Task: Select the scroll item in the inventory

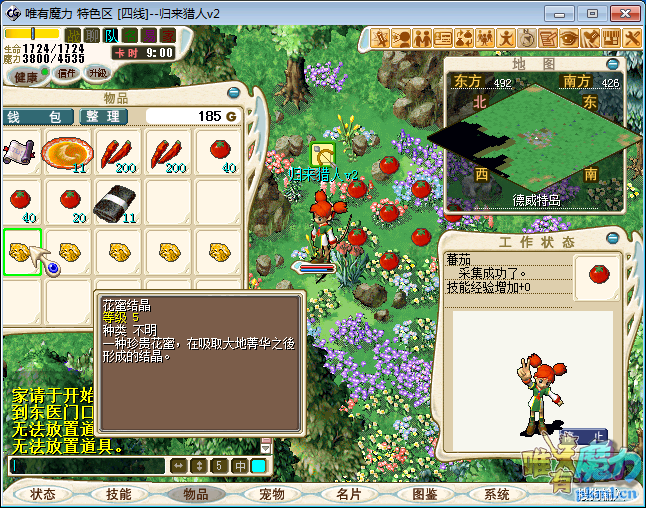Action: pos(21,153)
